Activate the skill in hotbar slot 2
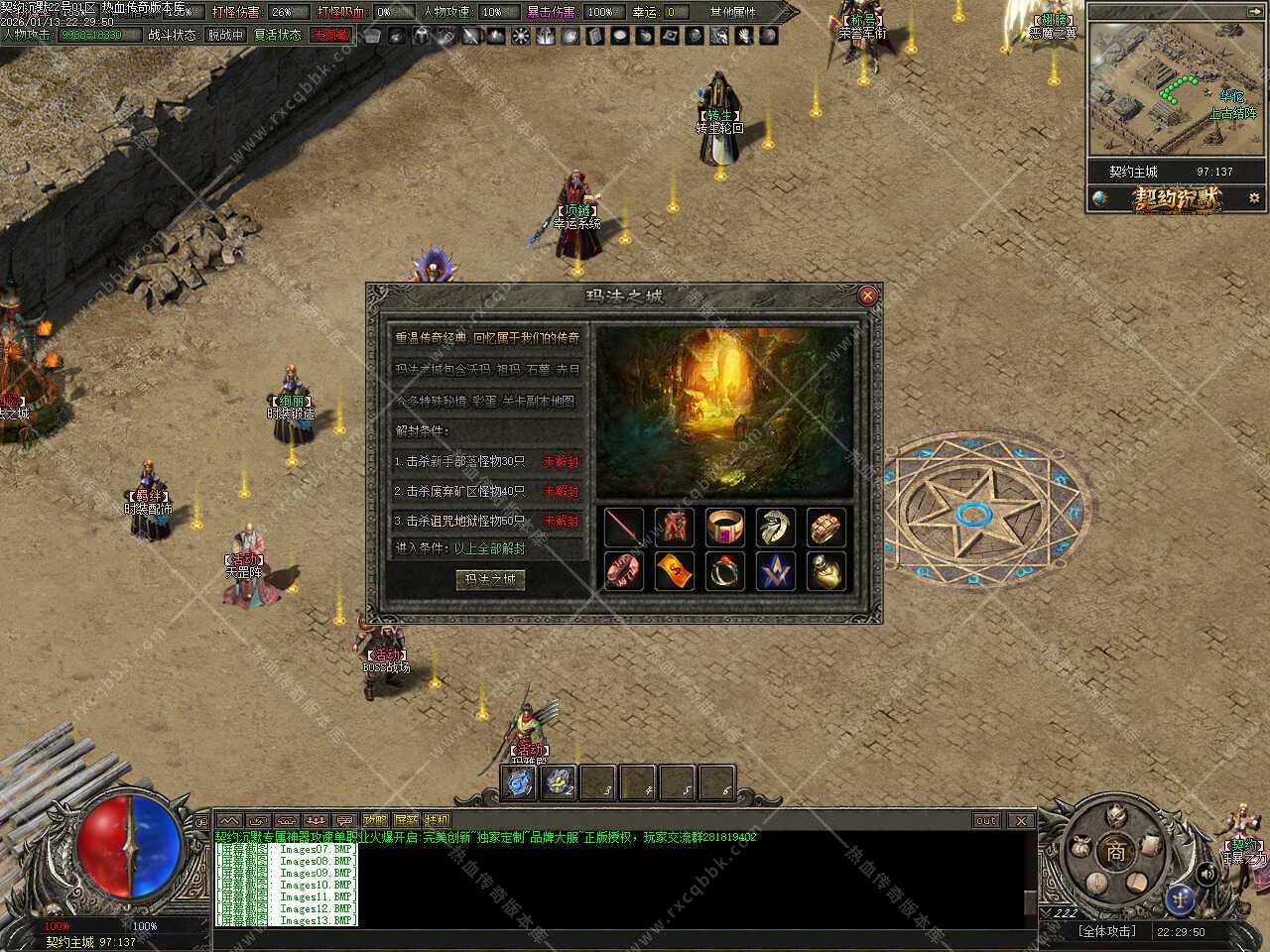This screenshot has height=952, width=1270. pyautogui.click(x=559, y=782)
